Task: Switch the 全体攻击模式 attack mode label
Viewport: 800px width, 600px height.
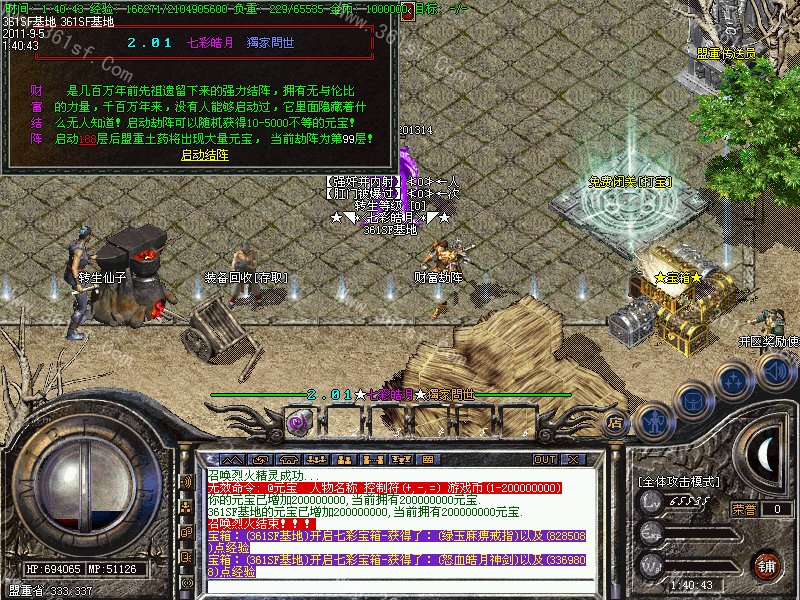Action: [x=678, y=481]
